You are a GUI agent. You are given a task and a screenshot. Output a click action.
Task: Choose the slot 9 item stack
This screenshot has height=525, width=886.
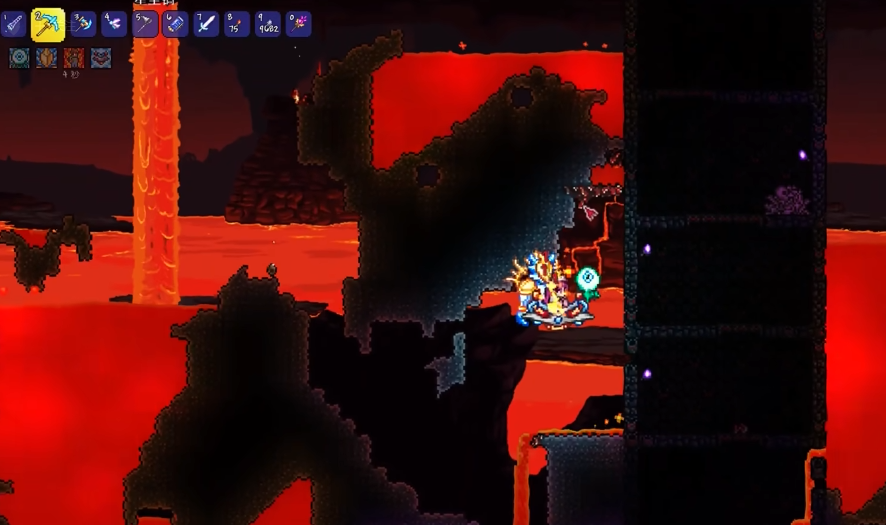point(268,23)
